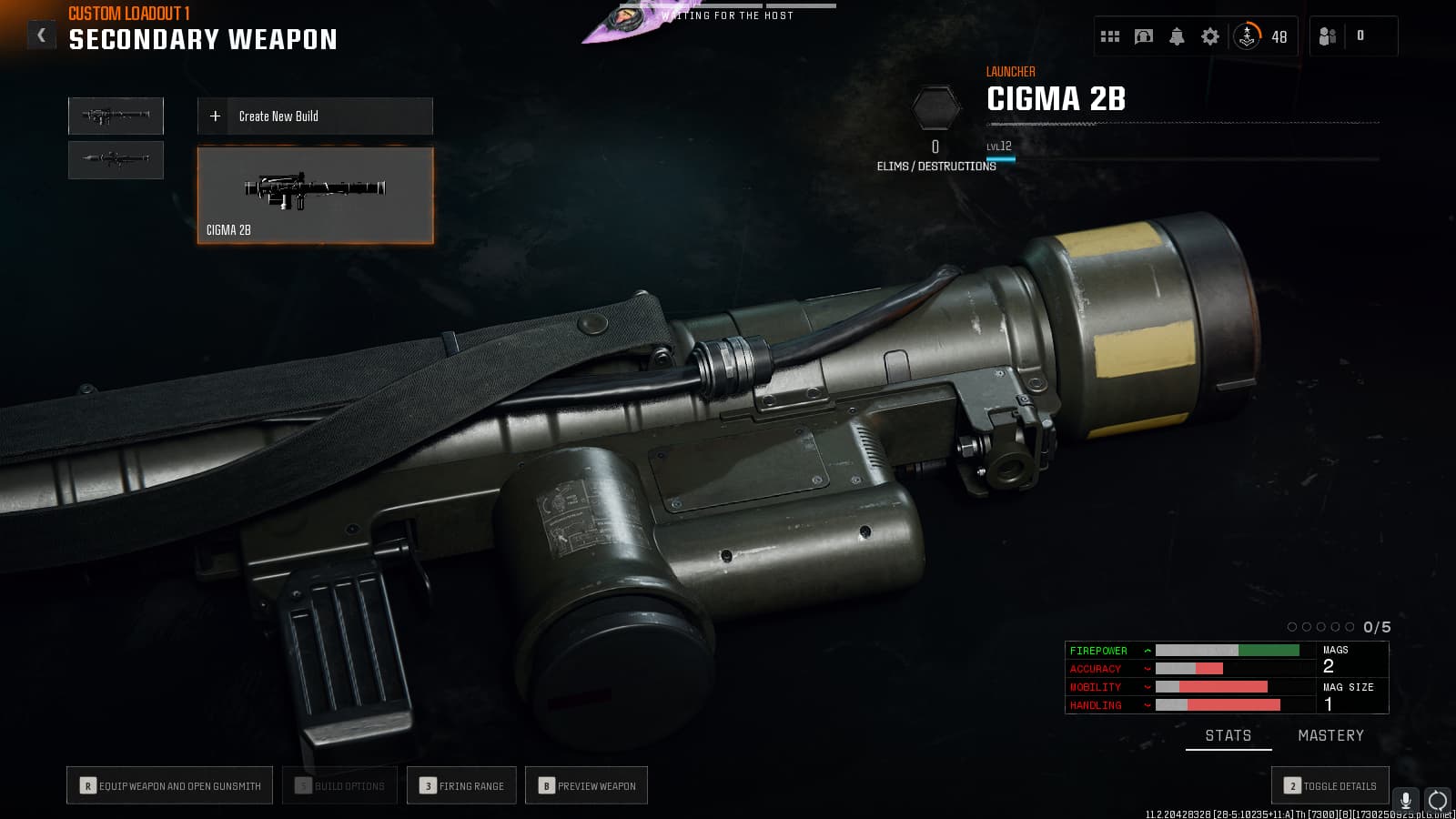Switch to the Mastery tab
Viewport: 1456px width, 819px height.
coord(1330,735)
